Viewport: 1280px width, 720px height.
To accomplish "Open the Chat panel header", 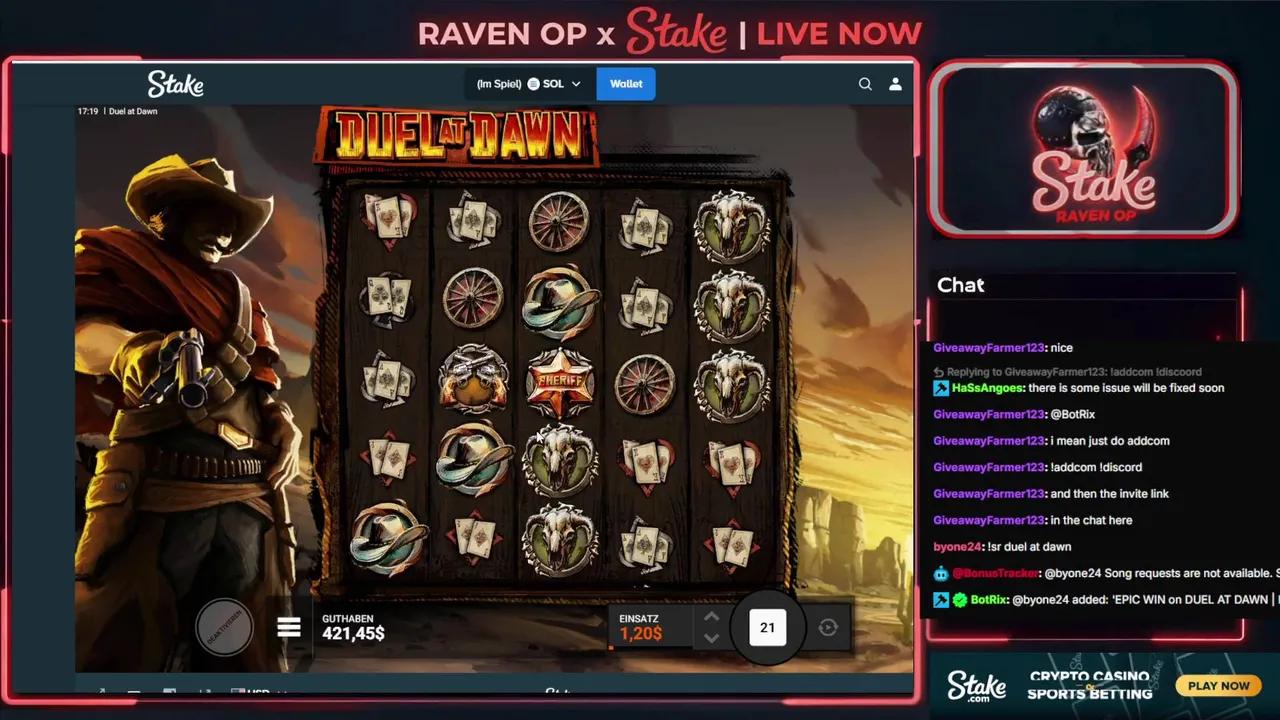I will click(x=961, y=285).
